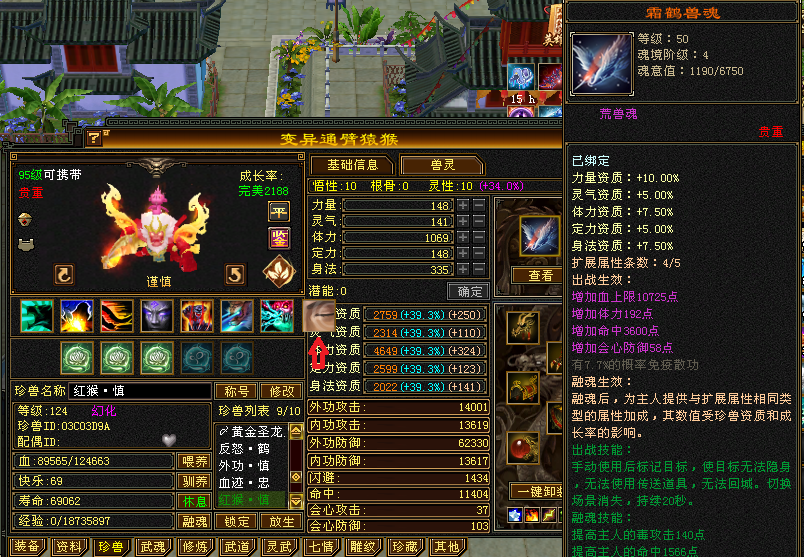Open the 融魂 soul fusion button
The image size is (804, 557).
194,521
